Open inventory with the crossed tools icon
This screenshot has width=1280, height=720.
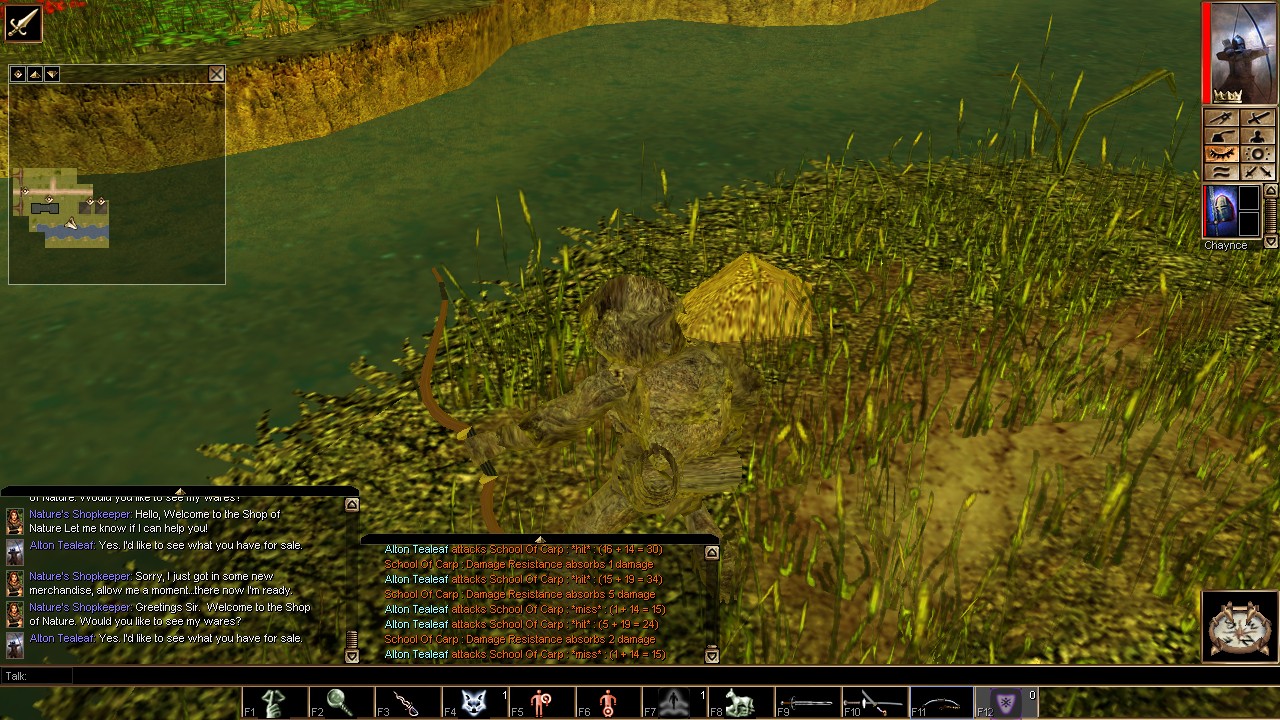tap(1223, 119)
